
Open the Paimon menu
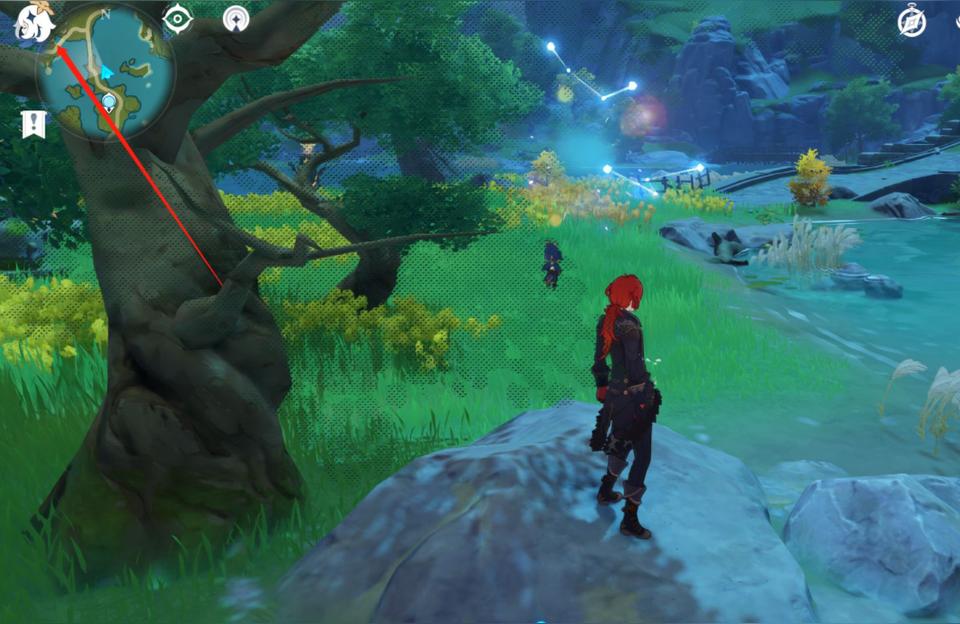33,23
